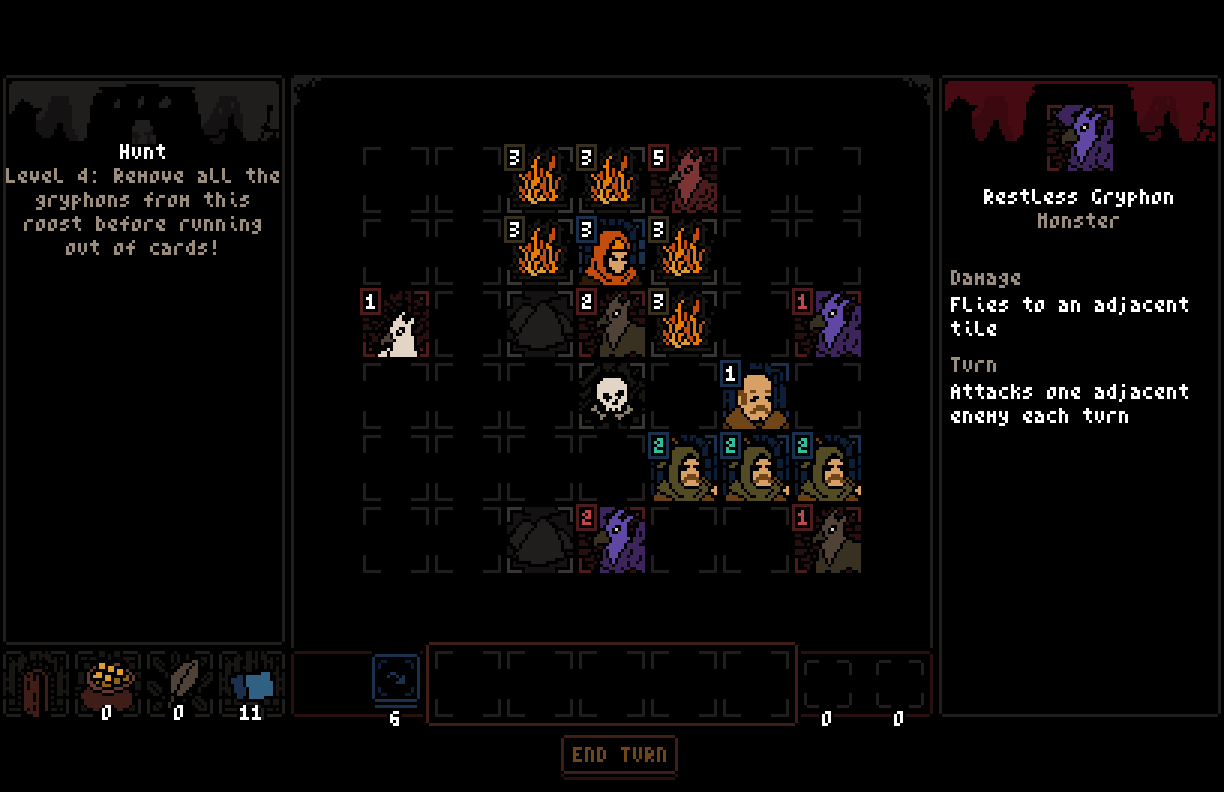This screenshot has height=792, width=1224.
Task: Select the orange hooded mage tile
Action: tap(613, 253)
